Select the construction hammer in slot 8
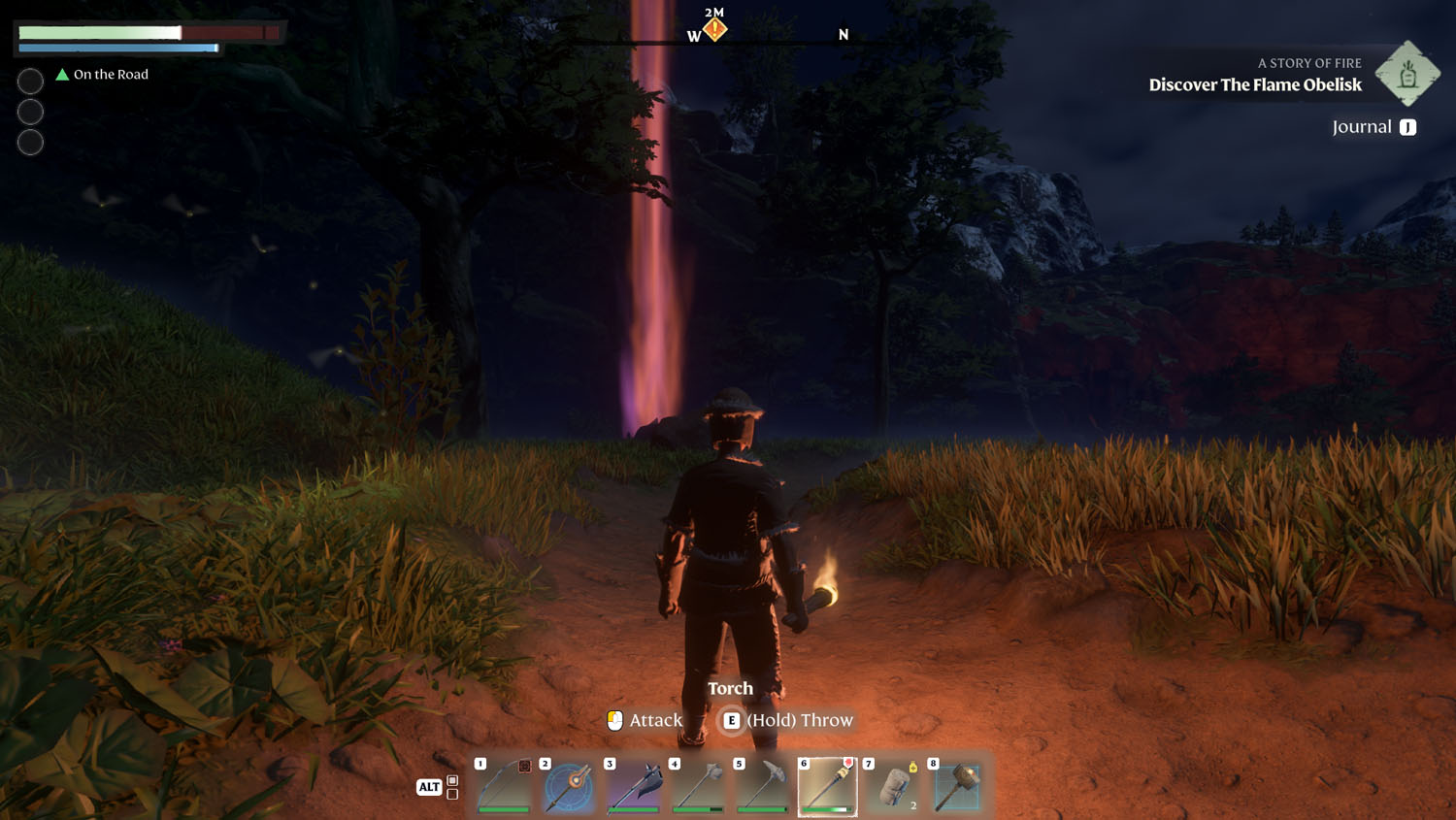The height and width of the screenshot is (820, 1456). tap(957, 786)
